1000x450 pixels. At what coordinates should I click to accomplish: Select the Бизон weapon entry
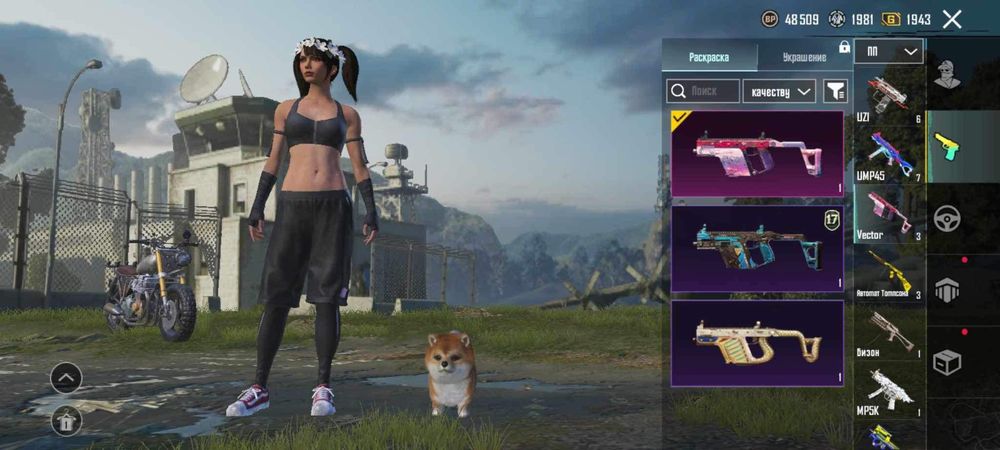pyautogui.click(x=889, y=331)
